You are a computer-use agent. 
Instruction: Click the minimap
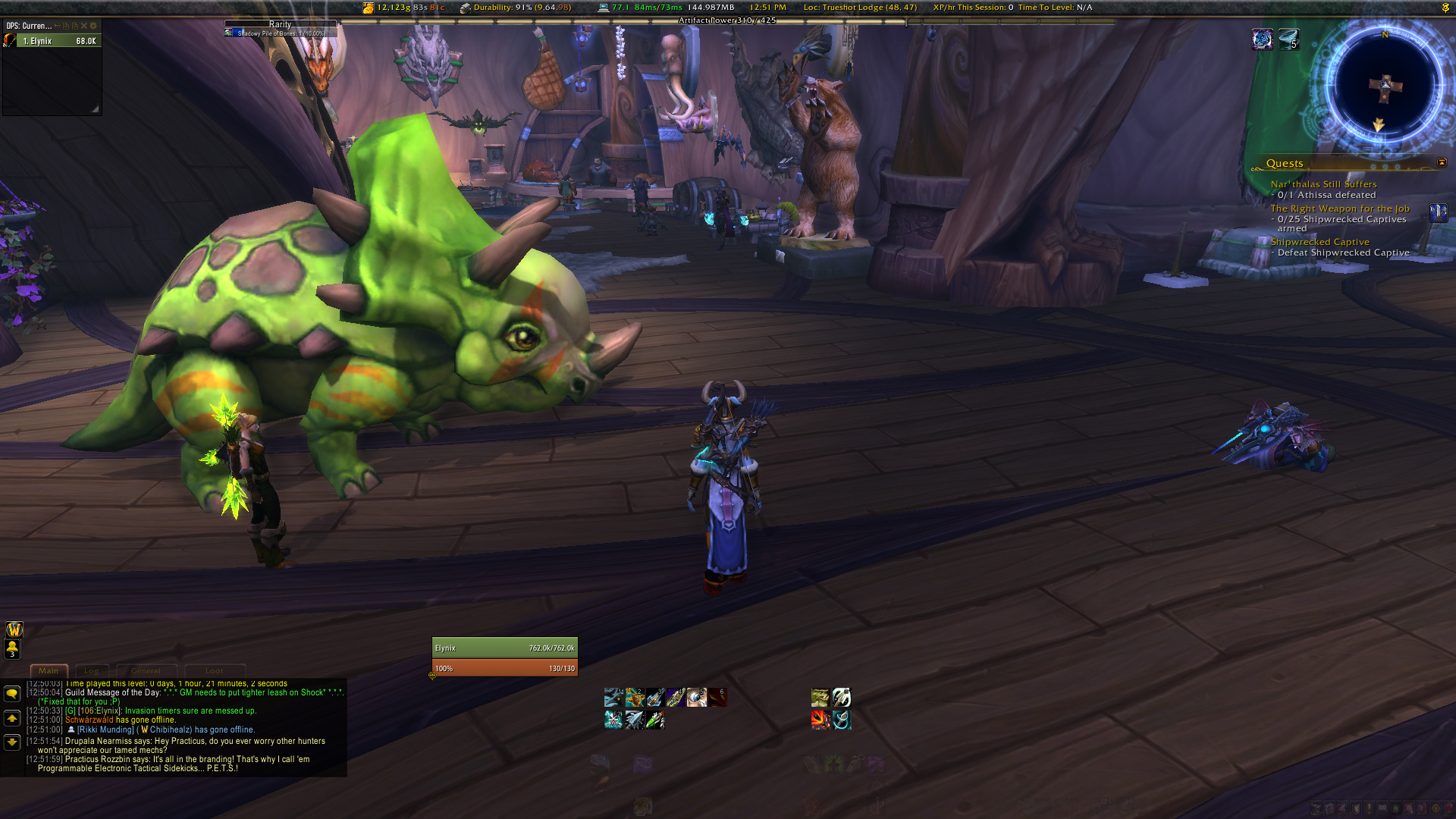(x=1385, y=85)
